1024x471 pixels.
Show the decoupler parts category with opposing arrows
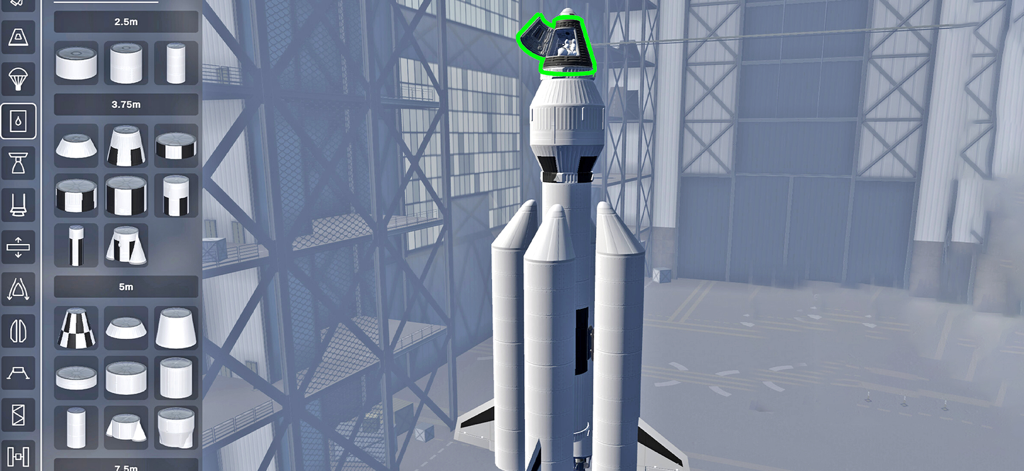click(x=19, y=246)
